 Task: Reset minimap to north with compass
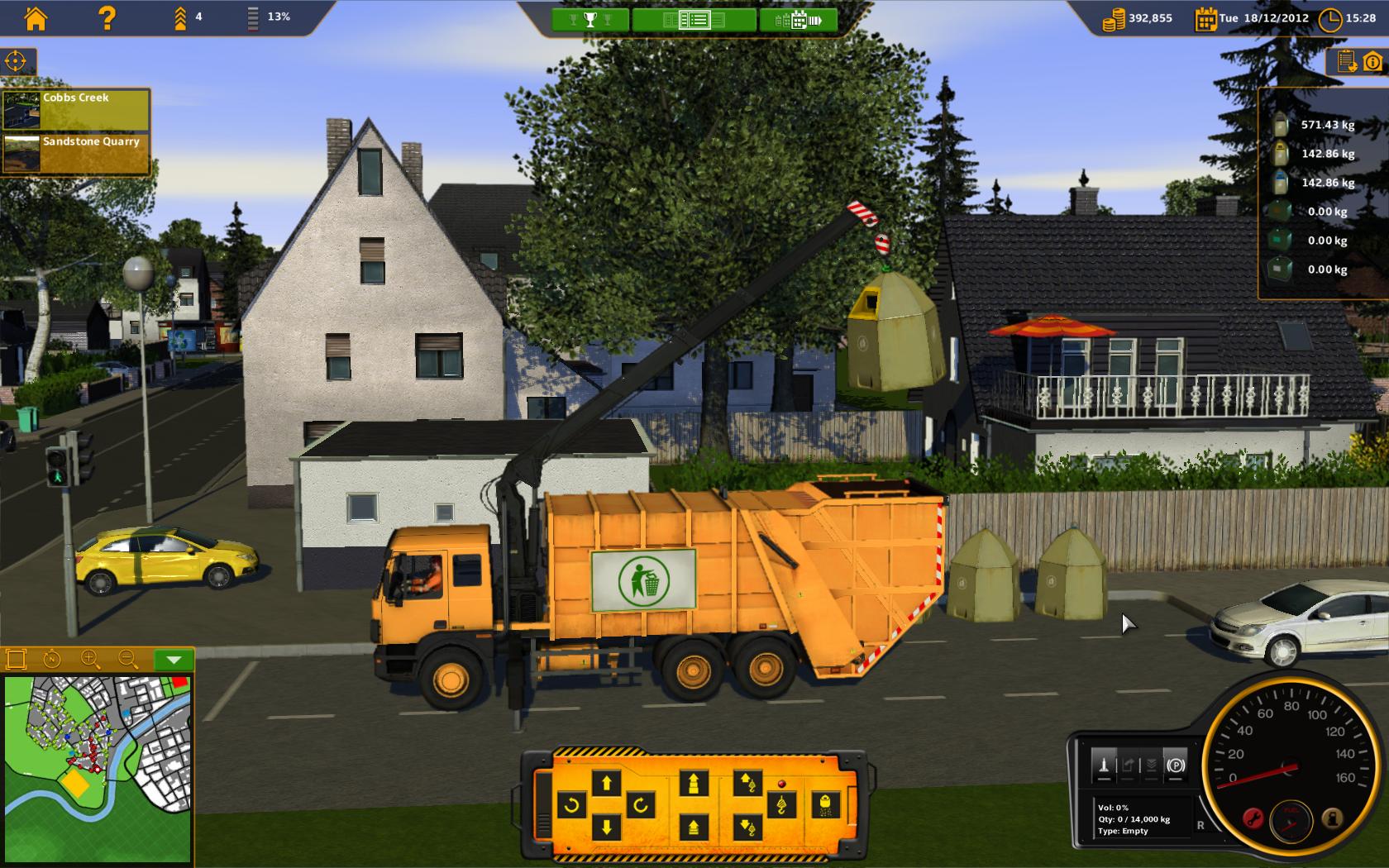pyautogui.click(x=51, y=659)
